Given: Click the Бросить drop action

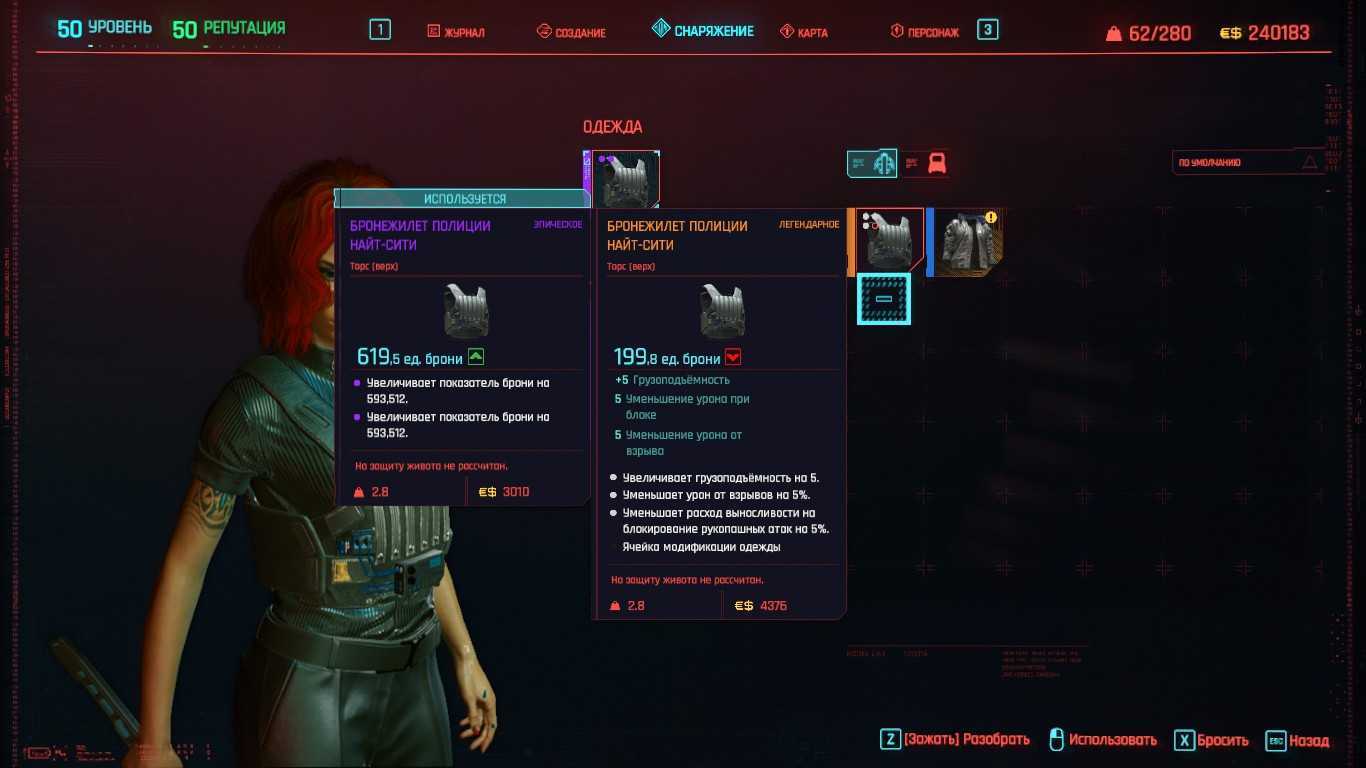Looking at the screenshot, I should coord(1211,741).
